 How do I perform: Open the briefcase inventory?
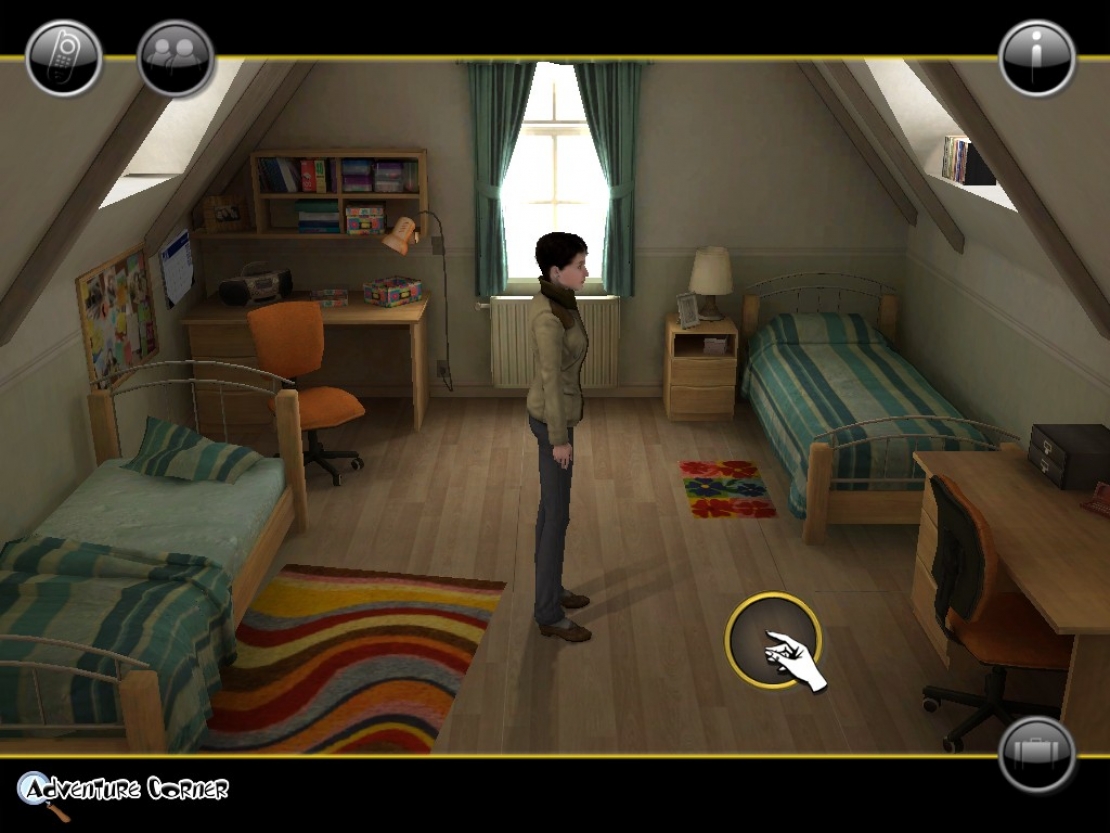pos(1037,755)
